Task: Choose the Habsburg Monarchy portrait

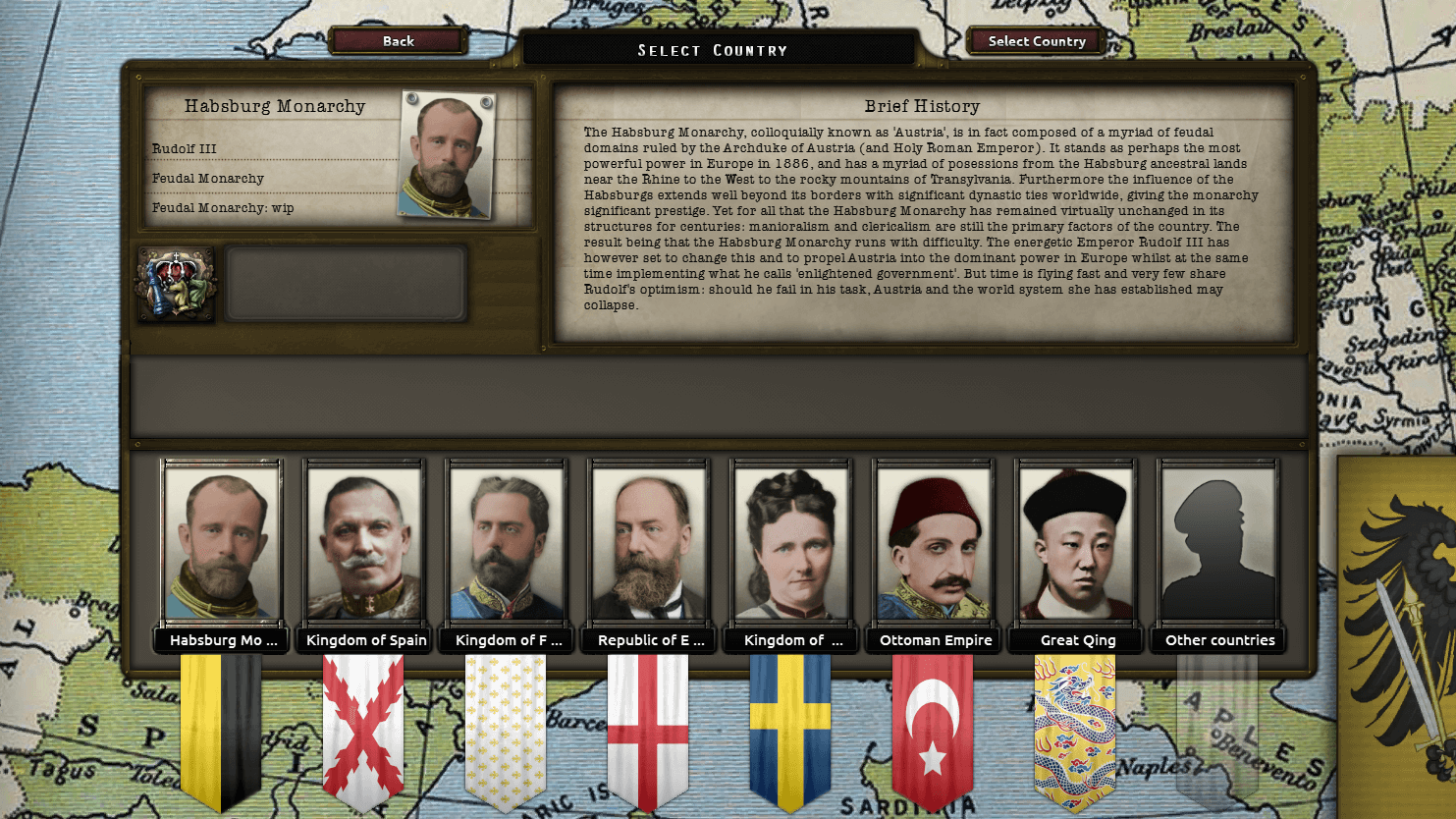Action: click(x=222, y=542)
